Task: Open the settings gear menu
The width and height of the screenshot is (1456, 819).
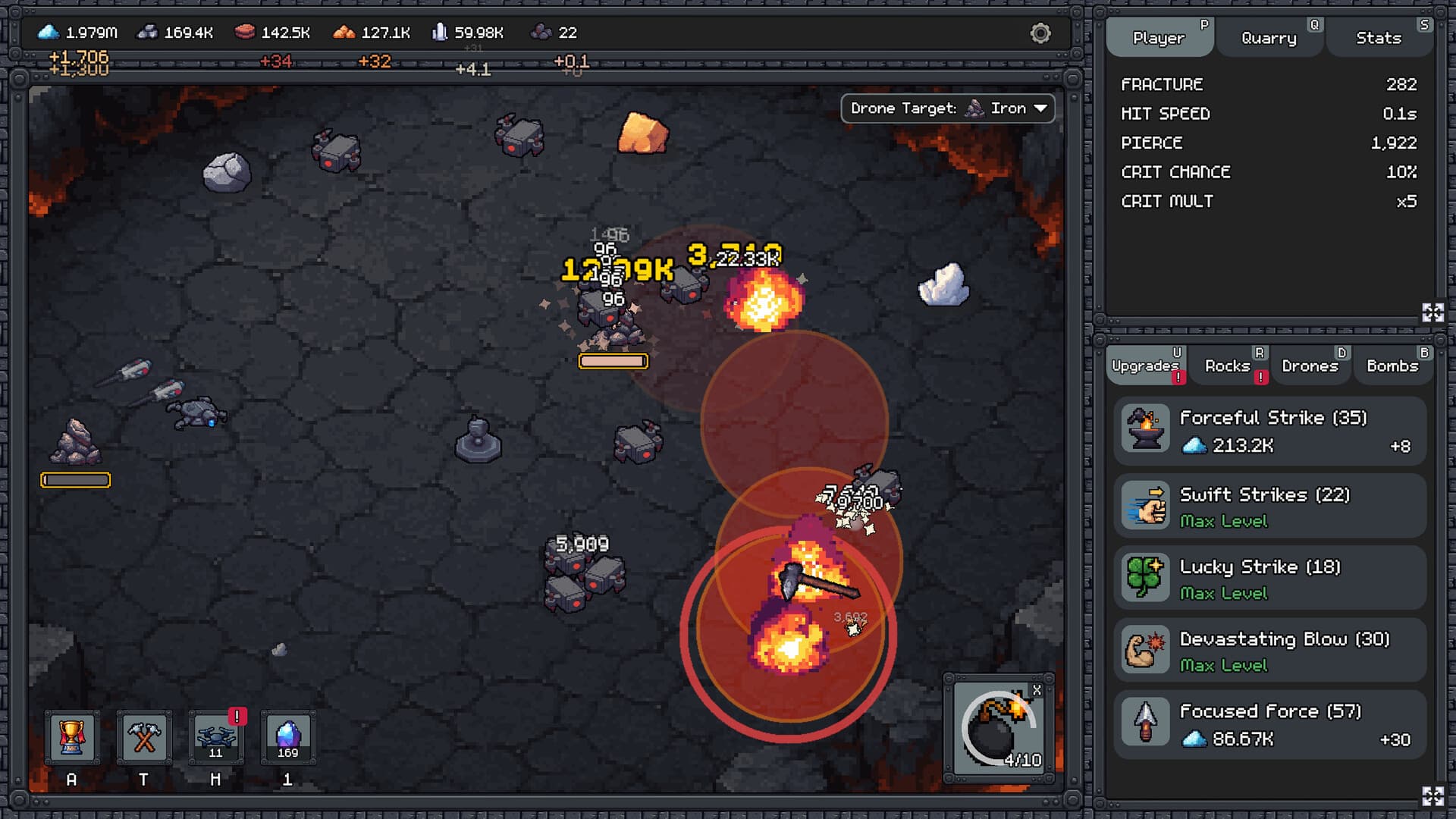Action: pyautogui.click(x=1040, y=33)
